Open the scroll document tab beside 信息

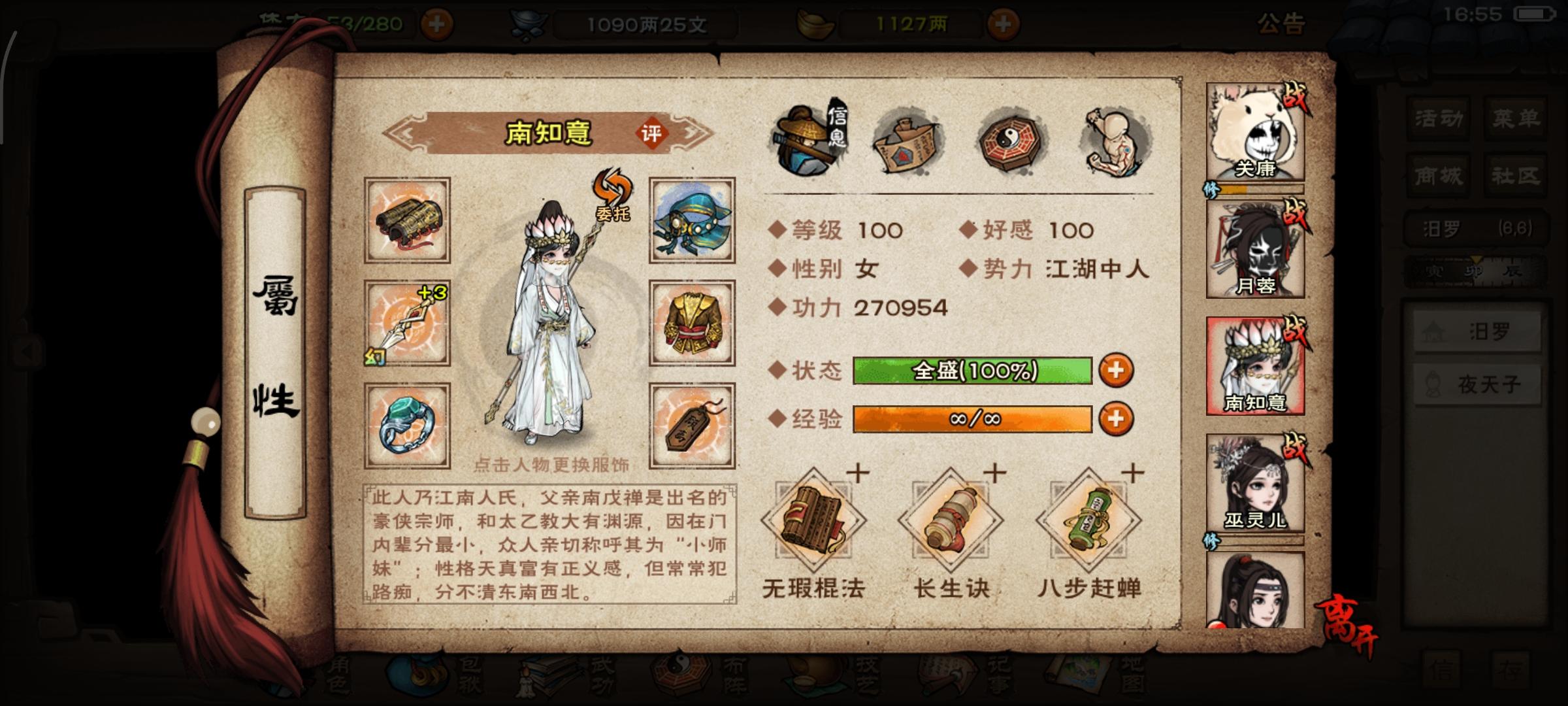908,141
